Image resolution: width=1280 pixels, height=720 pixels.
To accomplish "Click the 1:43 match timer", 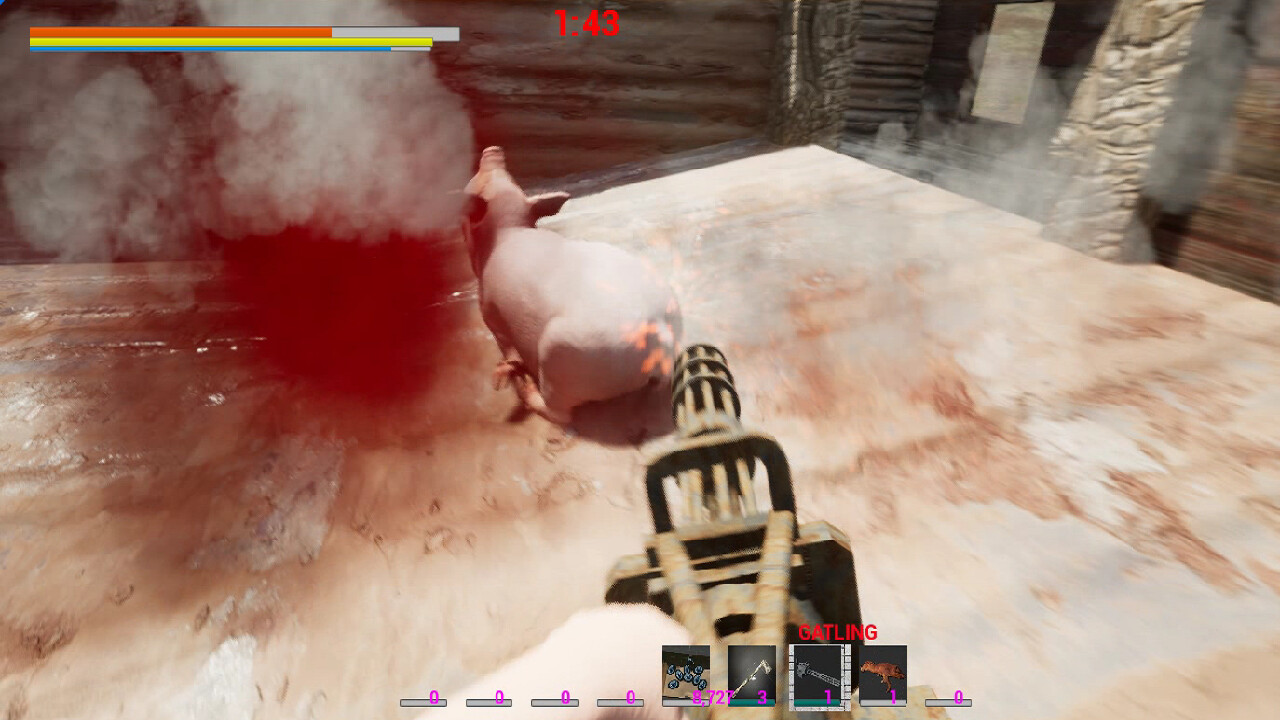I will (586, 22).
